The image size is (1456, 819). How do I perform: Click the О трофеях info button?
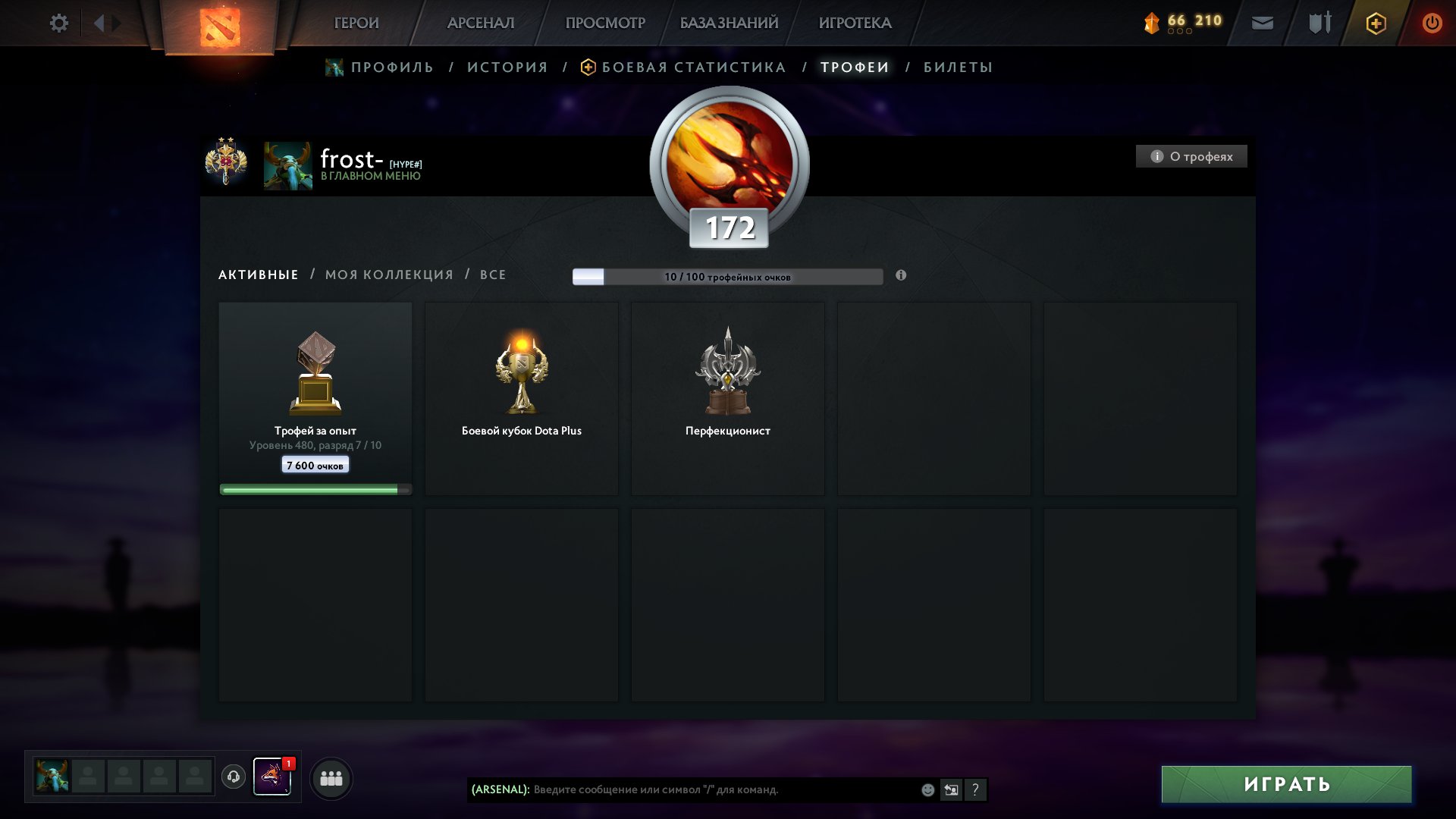pos(1191,156)
